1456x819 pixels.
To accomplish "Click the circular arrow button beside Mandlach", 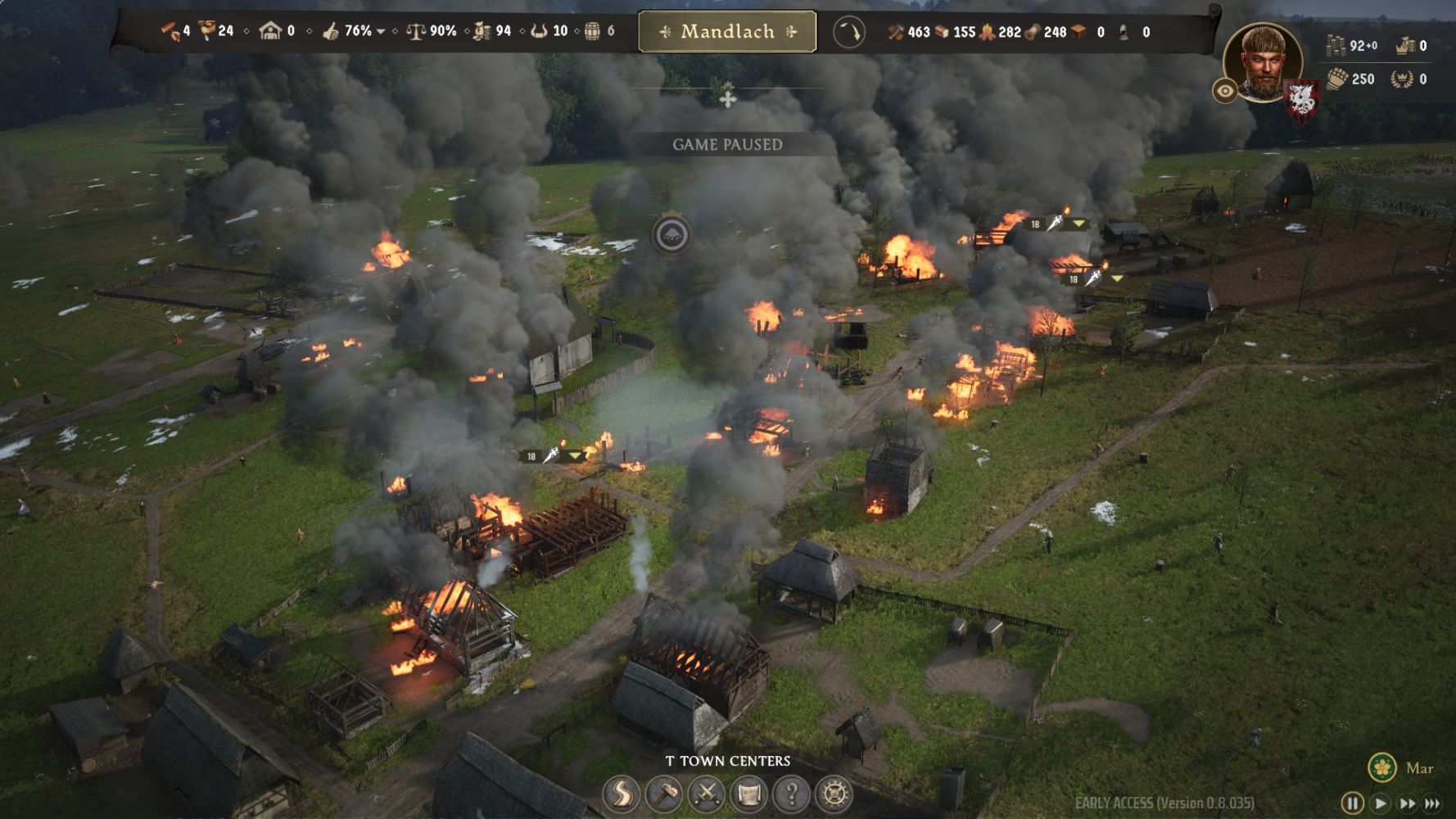I will [849, 33].
